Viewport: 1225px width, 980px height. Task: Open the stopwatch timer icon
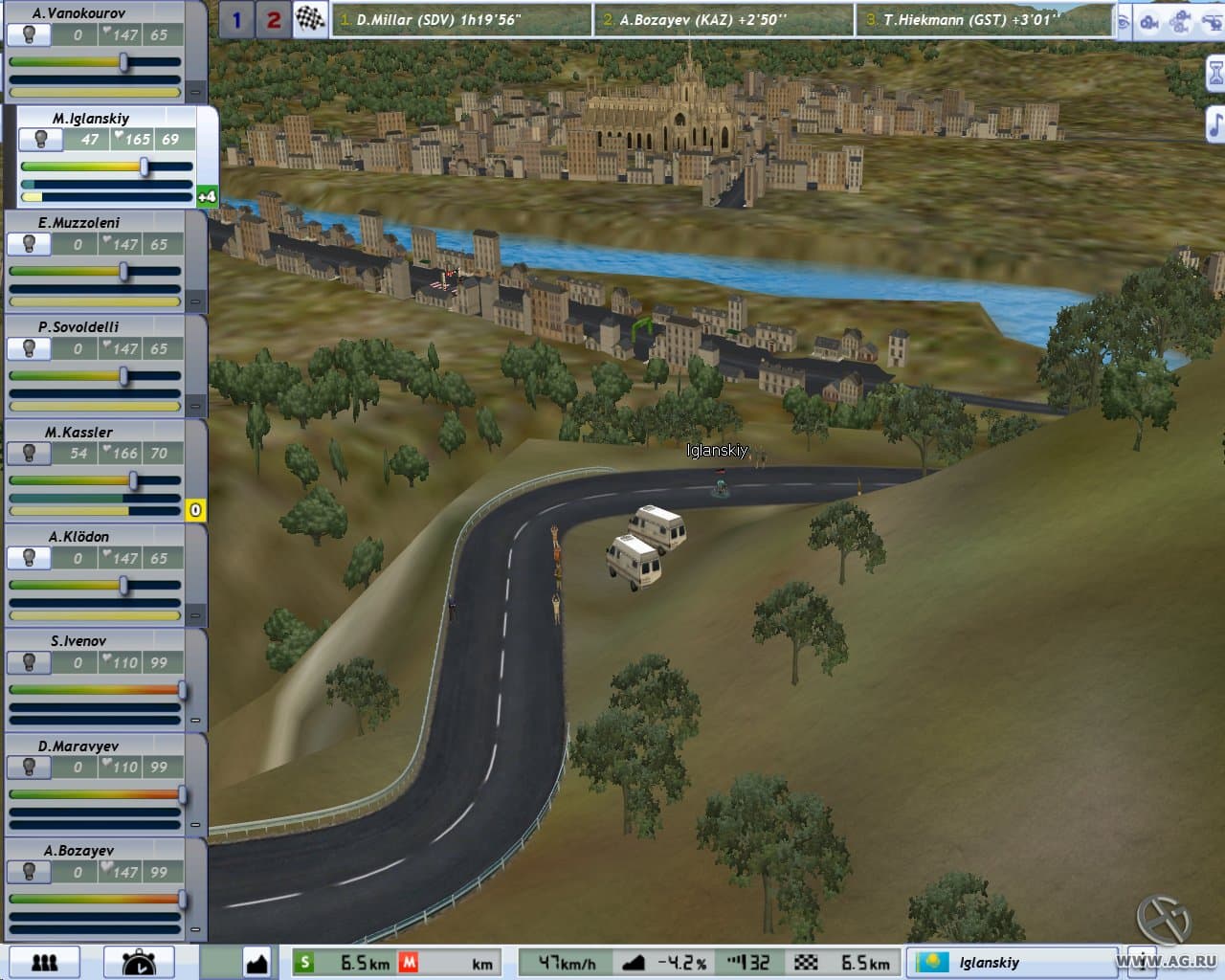[x=139, y=961]
